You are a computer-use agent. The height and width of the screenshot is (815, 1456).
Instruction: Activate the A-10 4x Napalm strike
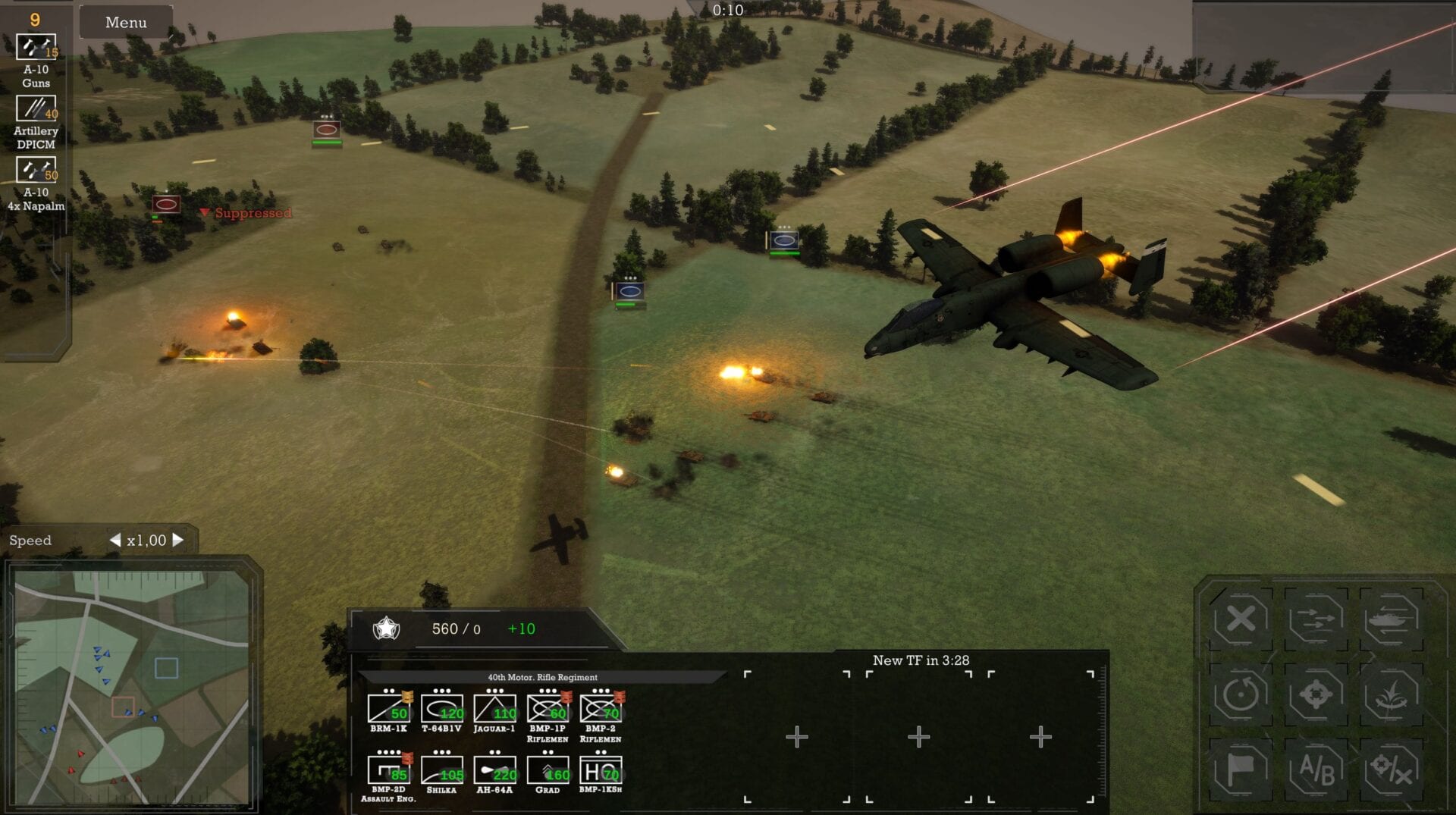tap(36, 171)
